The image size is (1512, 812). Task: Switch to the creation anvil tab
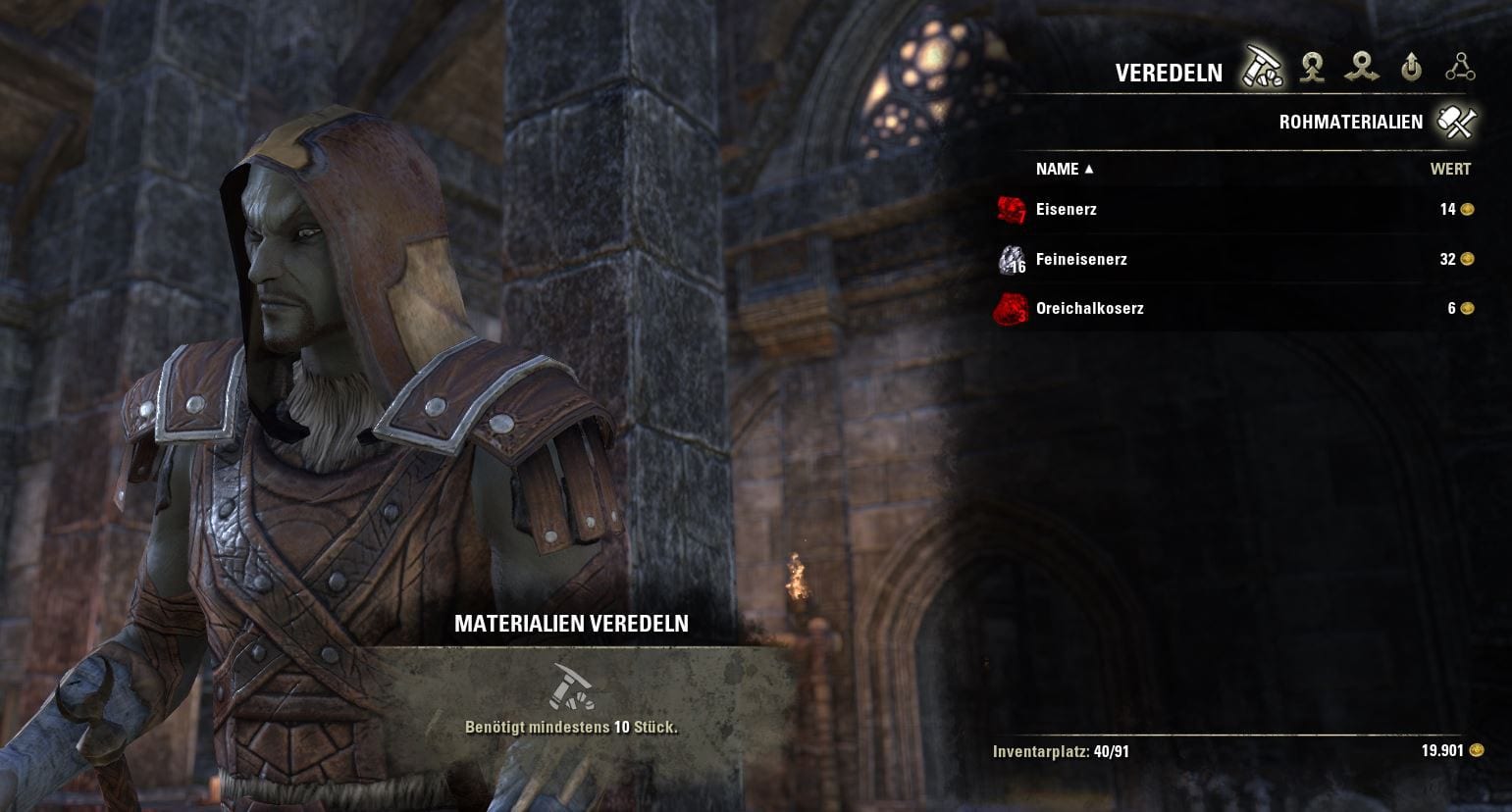pyautogui.click(x=1312, y=68)
